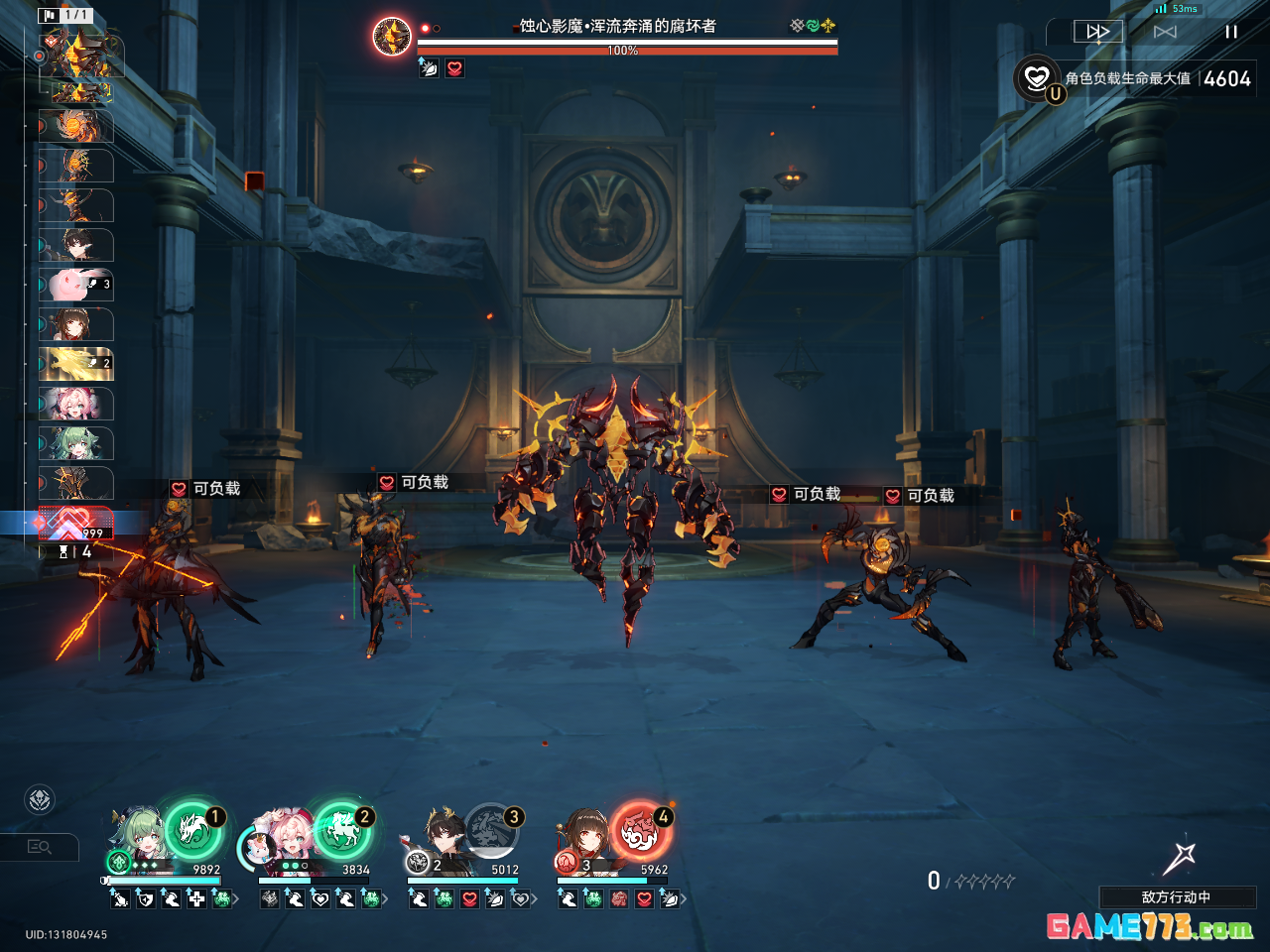Inspect the boss's red heart status icon
Image resolution: width=1270 pixels, height=952 pixels.
(454, 68)
